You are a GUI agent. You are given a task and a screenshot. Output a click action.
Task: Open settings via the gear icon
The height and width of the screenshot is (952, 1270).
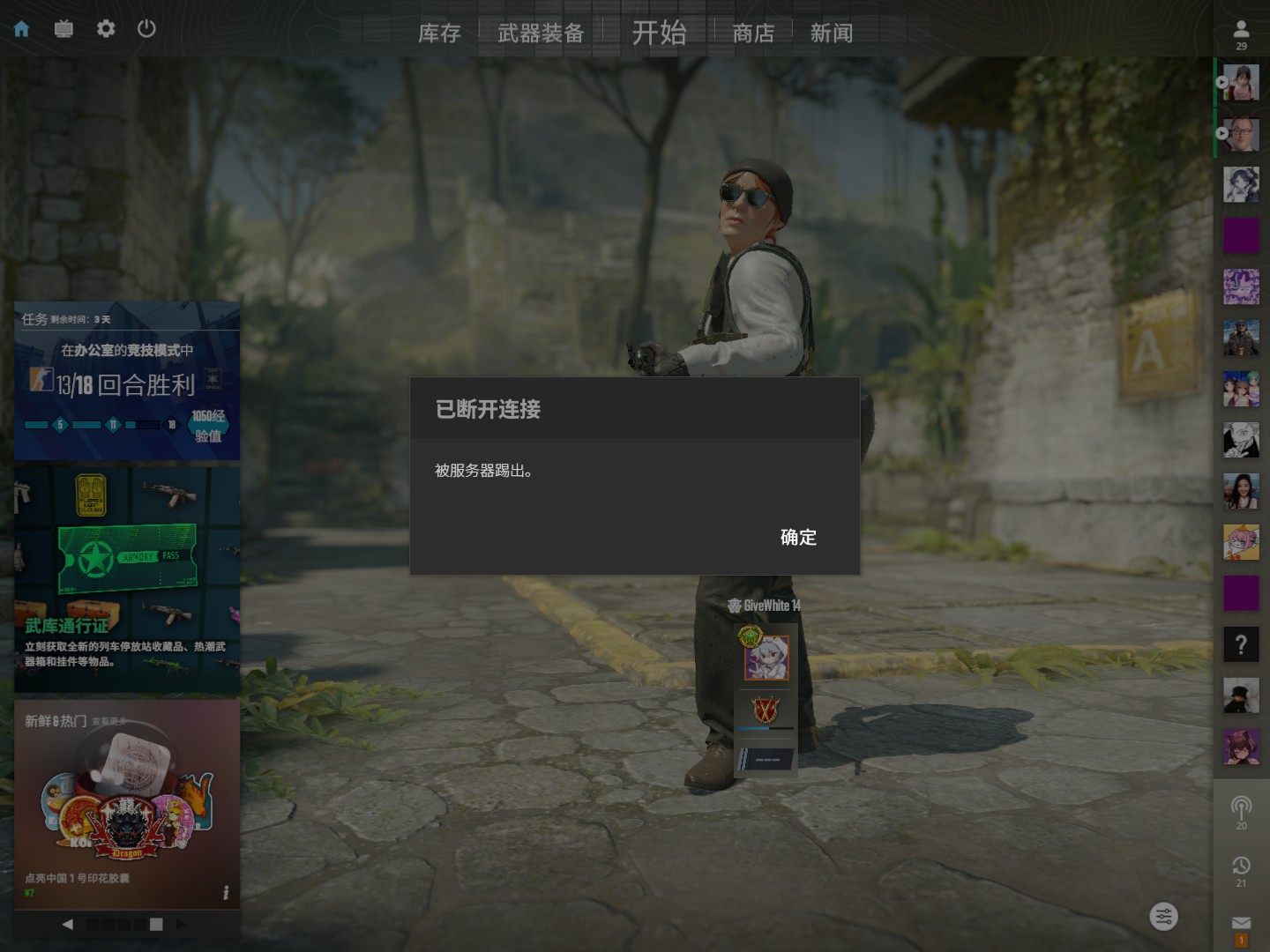coord(106,29)
